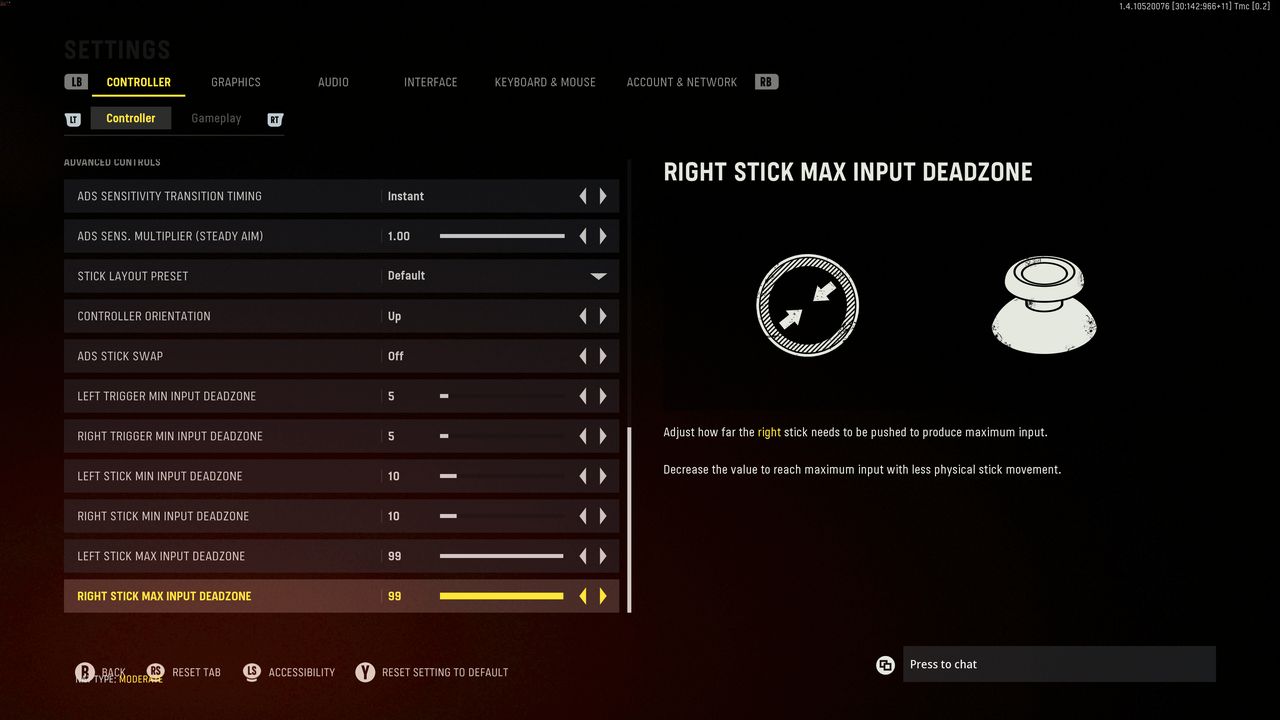Increase ADS Sensitivity Transition Timing with right arrow
The image size is (1280, 720).
click(603, 196)
